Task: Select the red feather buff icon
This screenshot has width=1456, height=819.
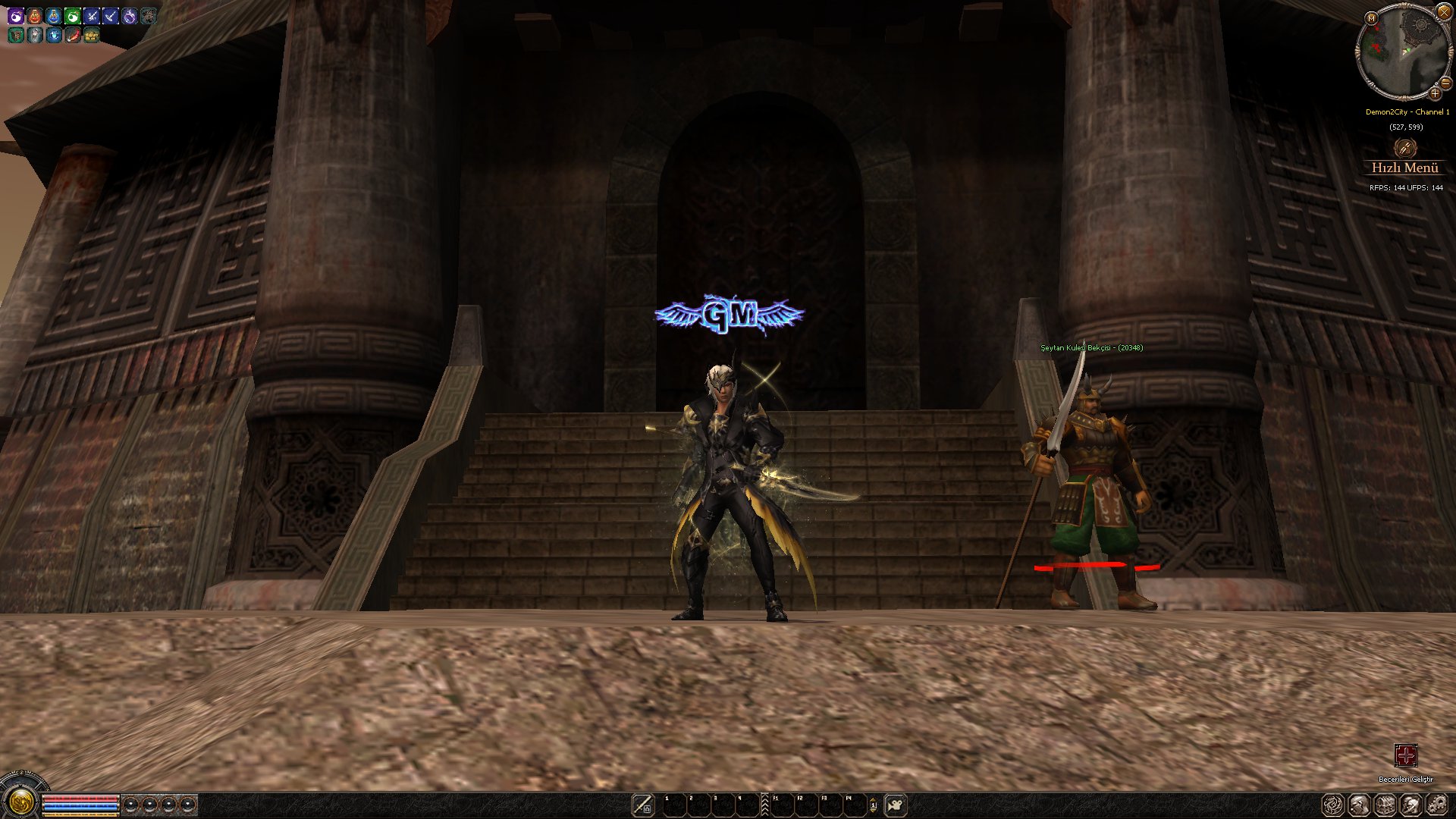Action: coord(73,35)
